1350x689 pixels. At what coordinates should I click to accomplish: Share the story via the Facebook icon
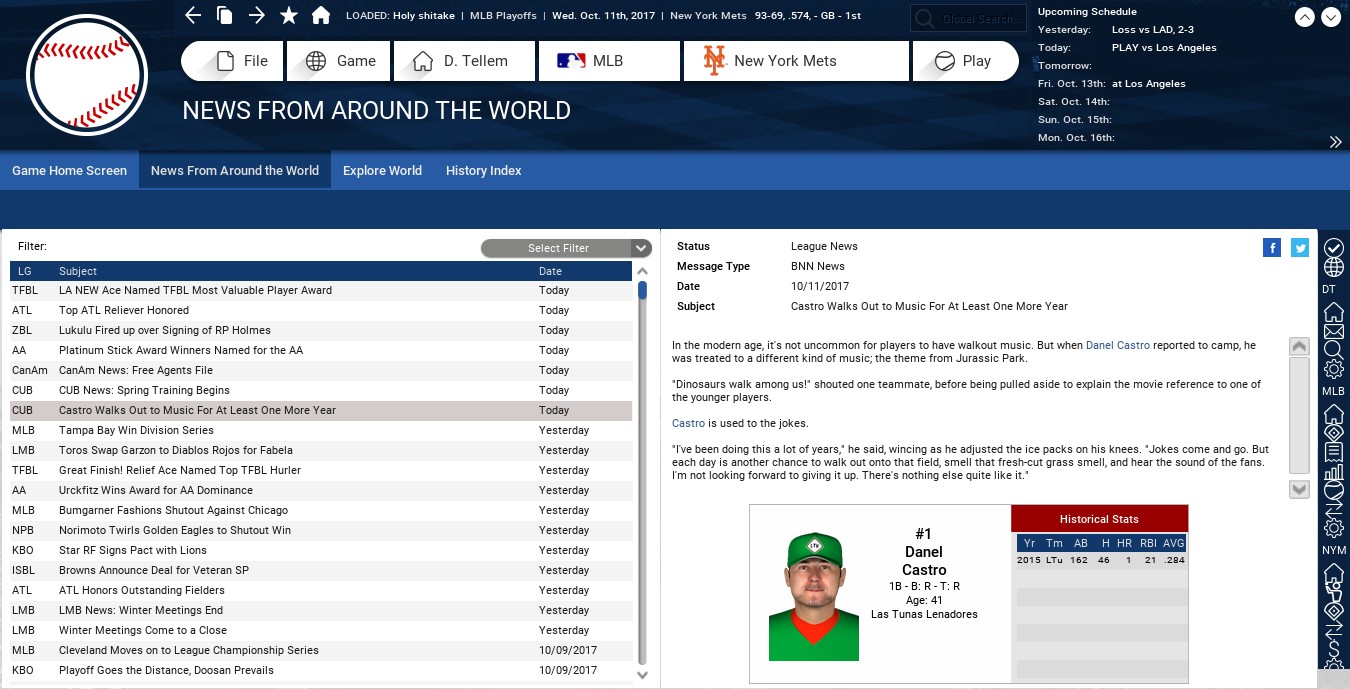(x=1272, y=248)
